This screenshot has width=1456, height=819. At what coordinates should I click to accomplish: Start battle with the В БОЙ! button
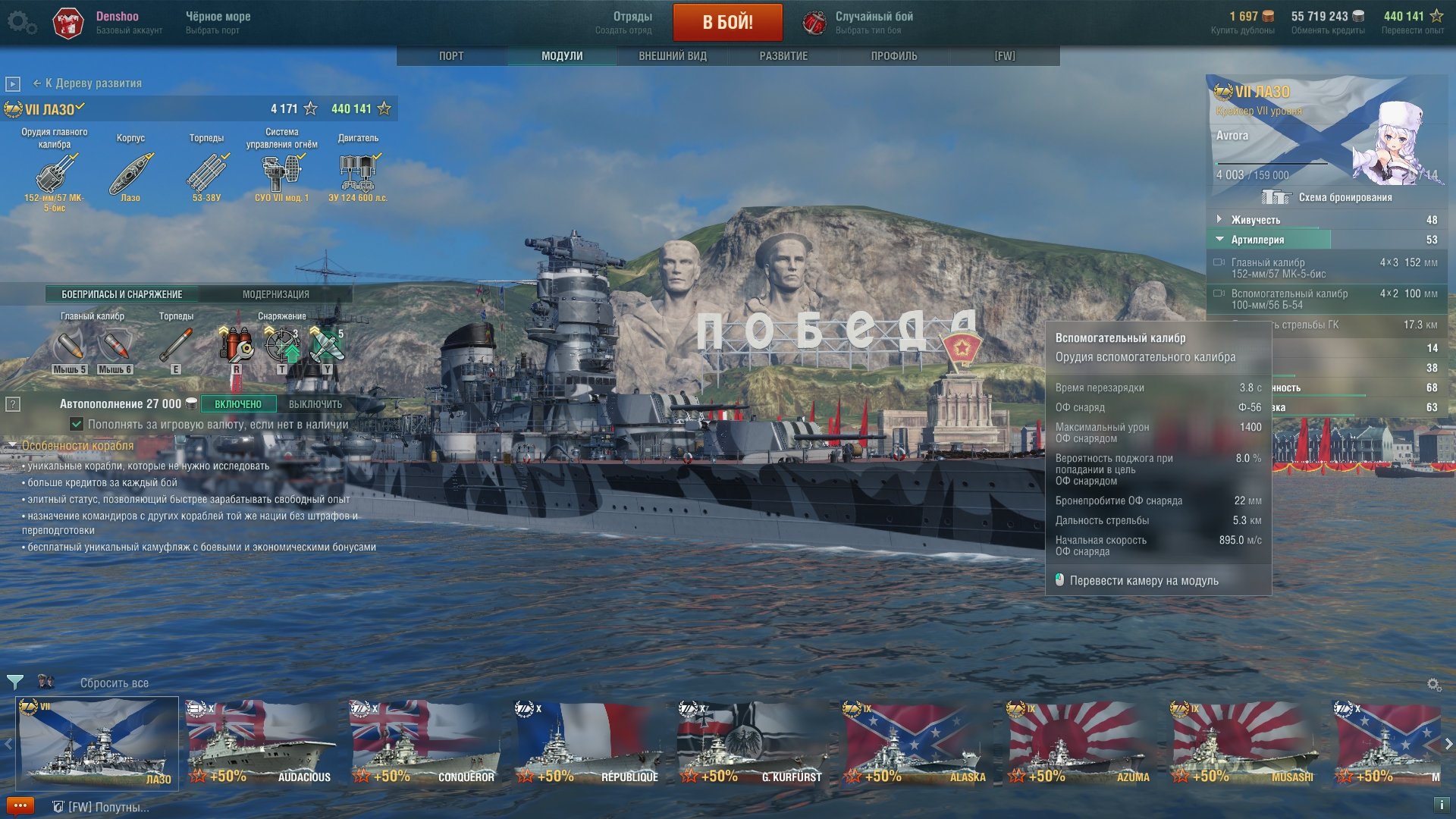pos(727,22)
